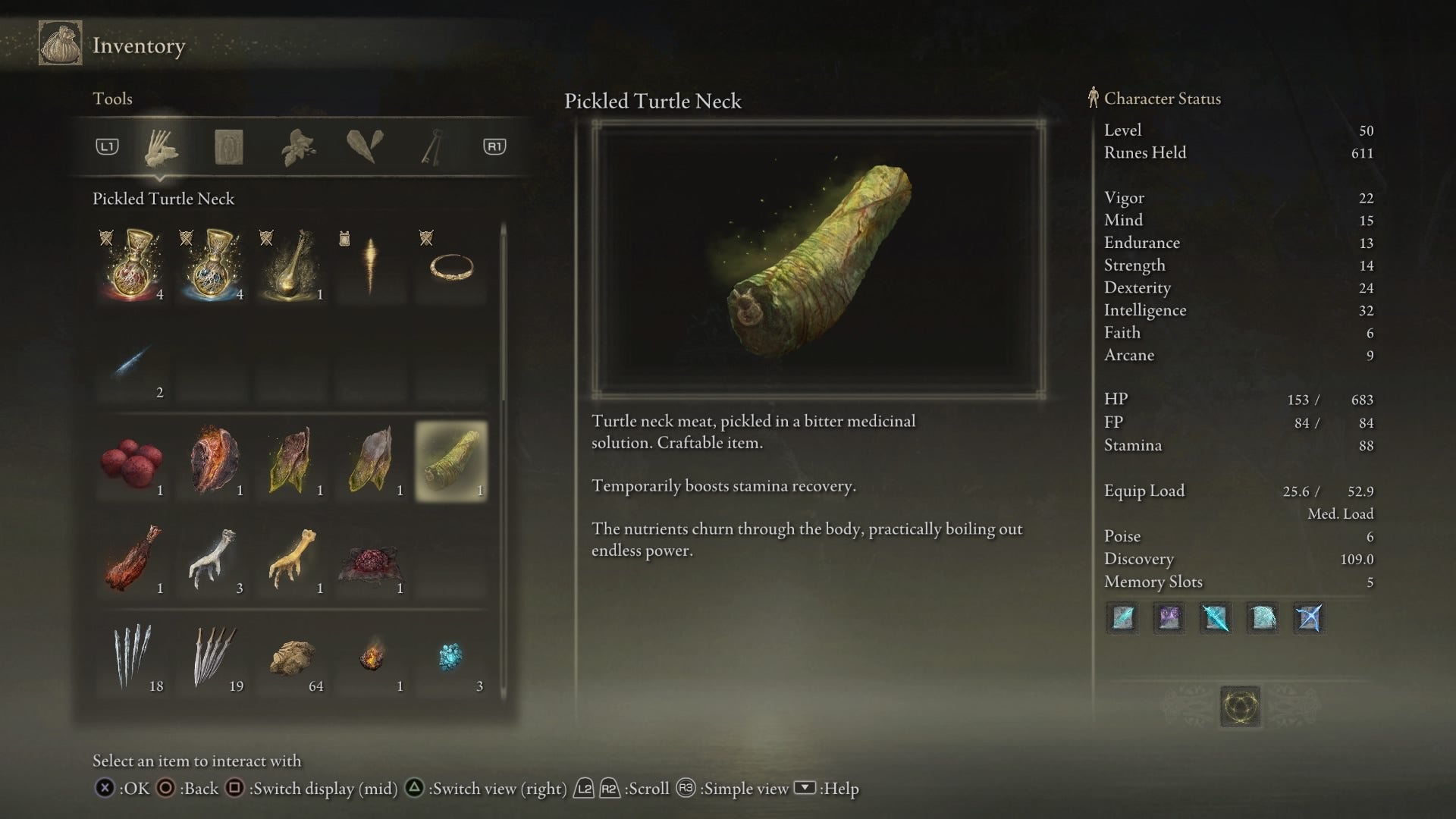The height and width of the screenshot is (819, 1456).
Task: Select the golden fowl foot slot
Action: click(x=292, y=560)
